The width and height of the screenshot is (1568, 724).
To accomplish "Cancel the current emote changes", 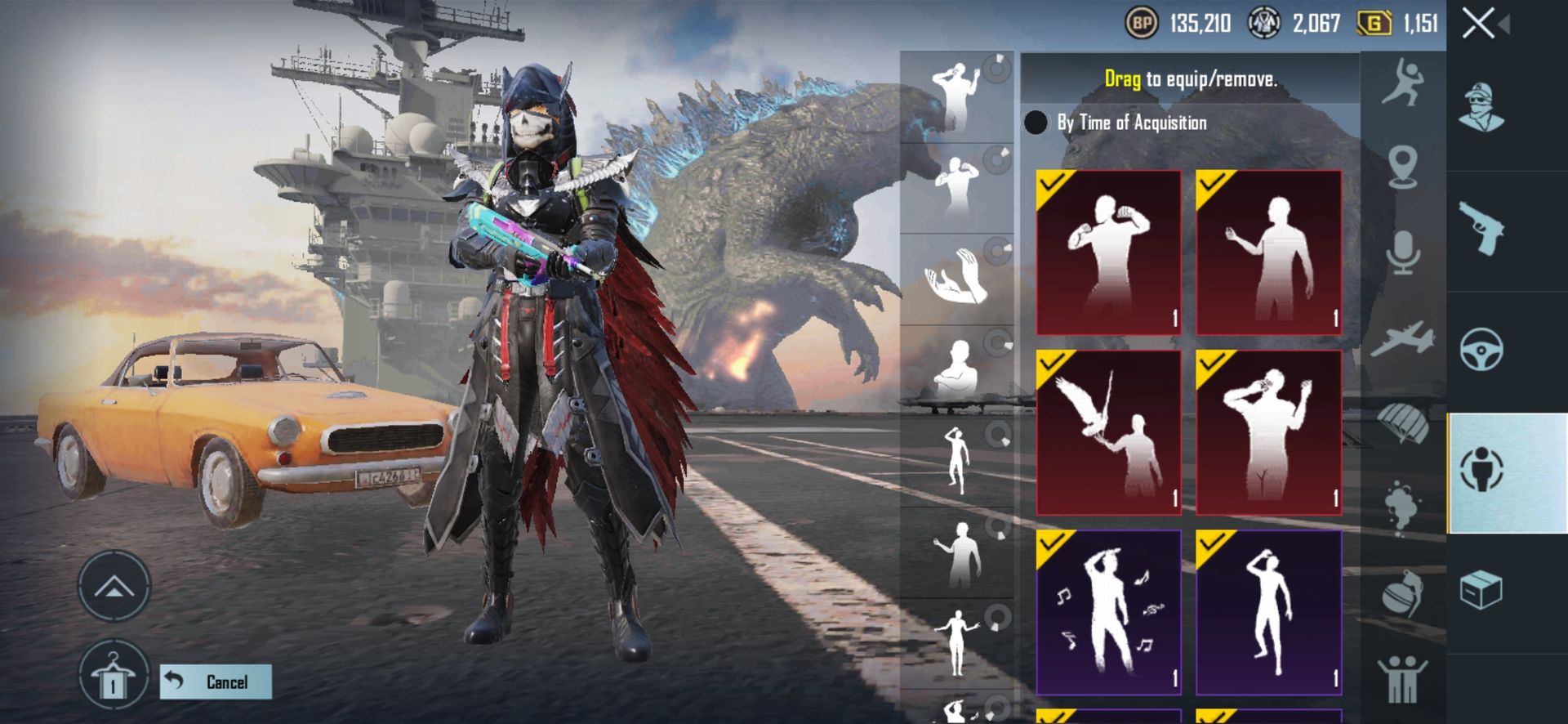I will click(216, 682).
